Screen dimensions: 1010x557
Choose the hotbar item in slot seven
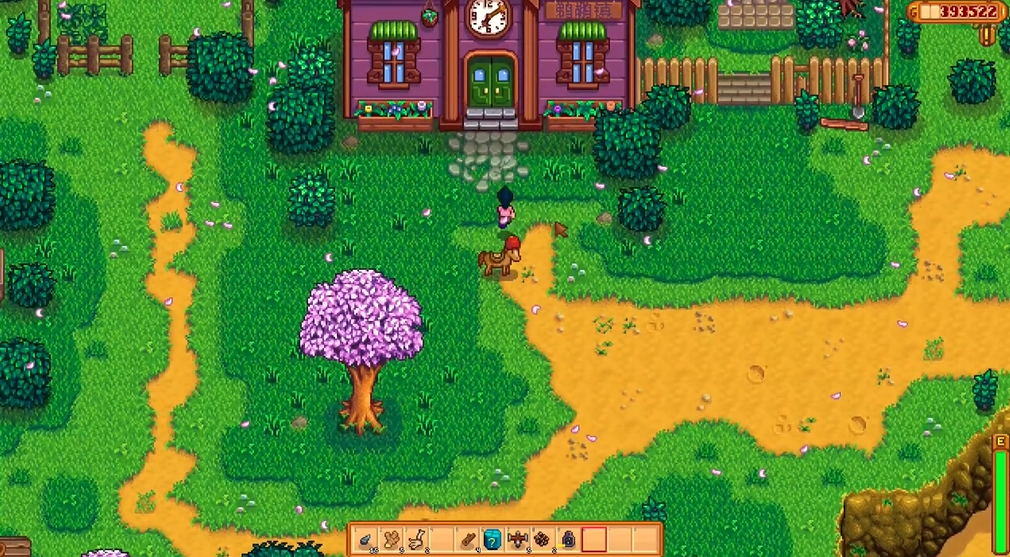(518, 540)
